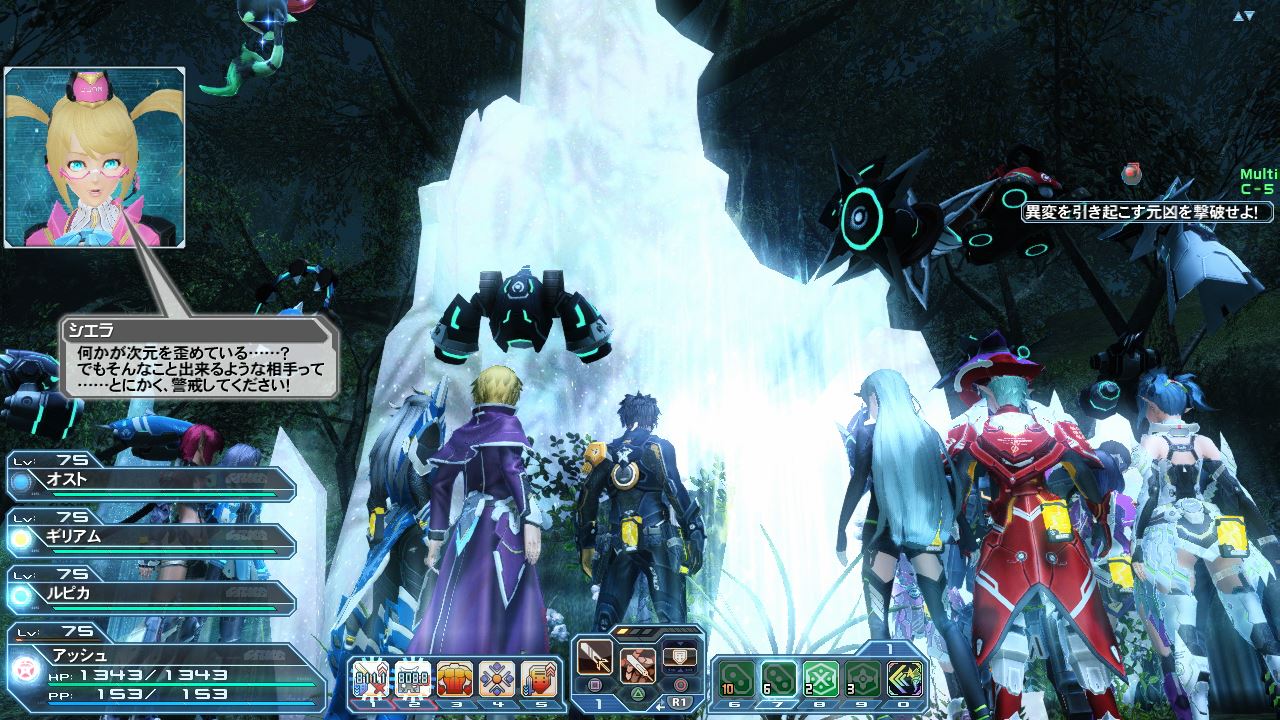Select the guard shield action icon
Screen dimensions: 1280x720
[680, 658]
